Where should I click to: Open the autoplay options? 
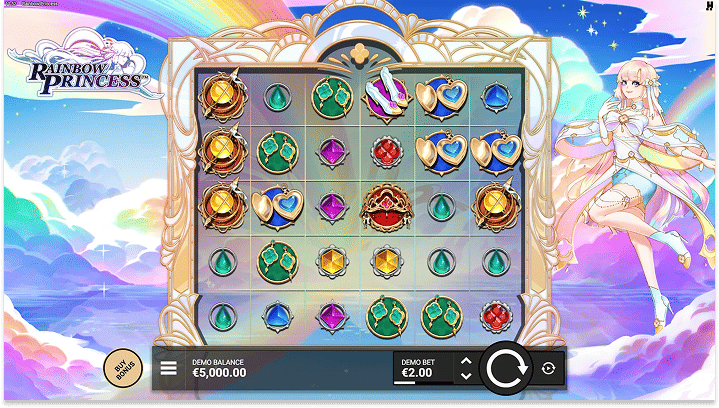548,368
